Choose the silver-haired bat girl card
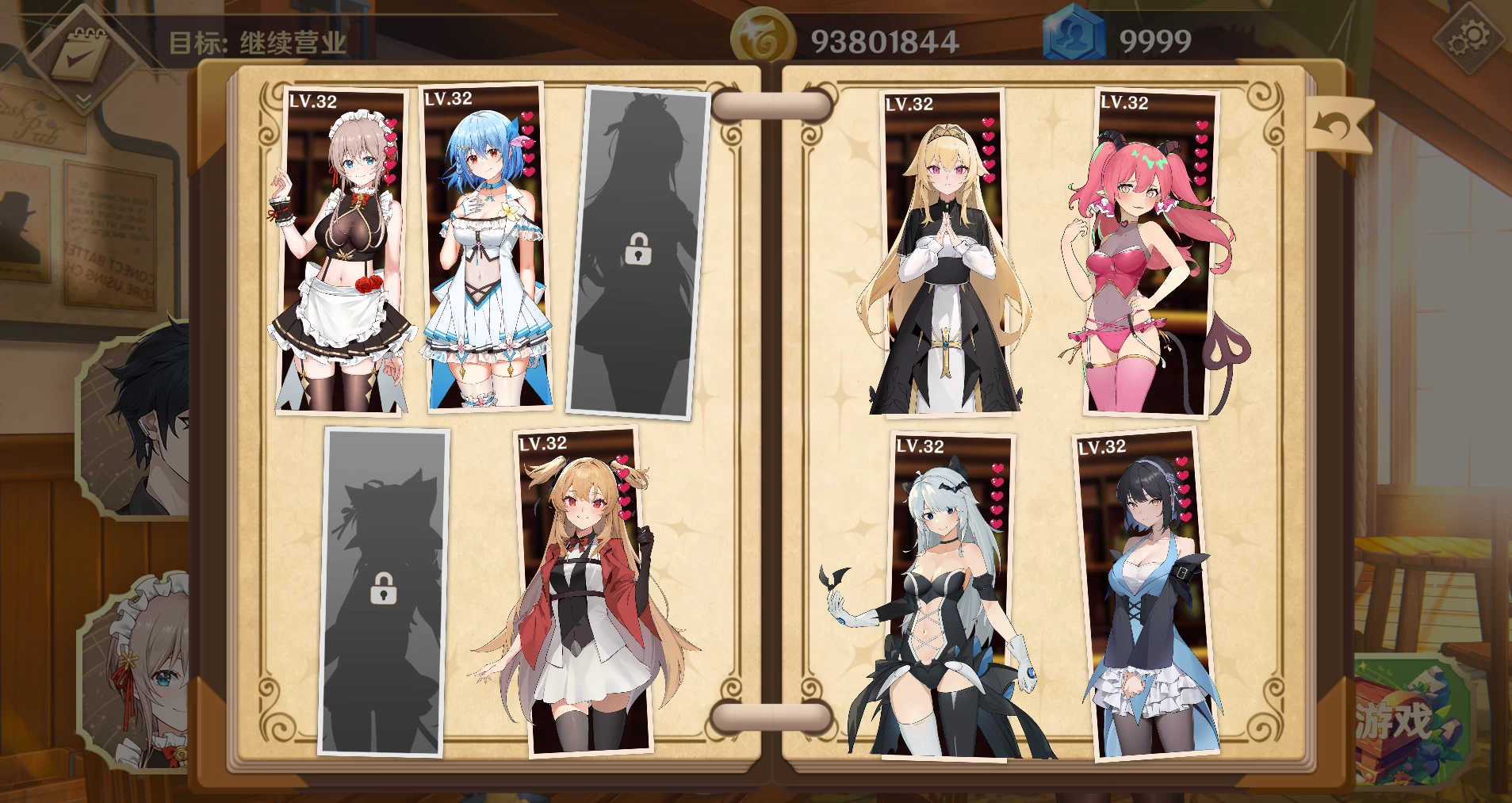 pyautogui.click(x=951, y=598)
